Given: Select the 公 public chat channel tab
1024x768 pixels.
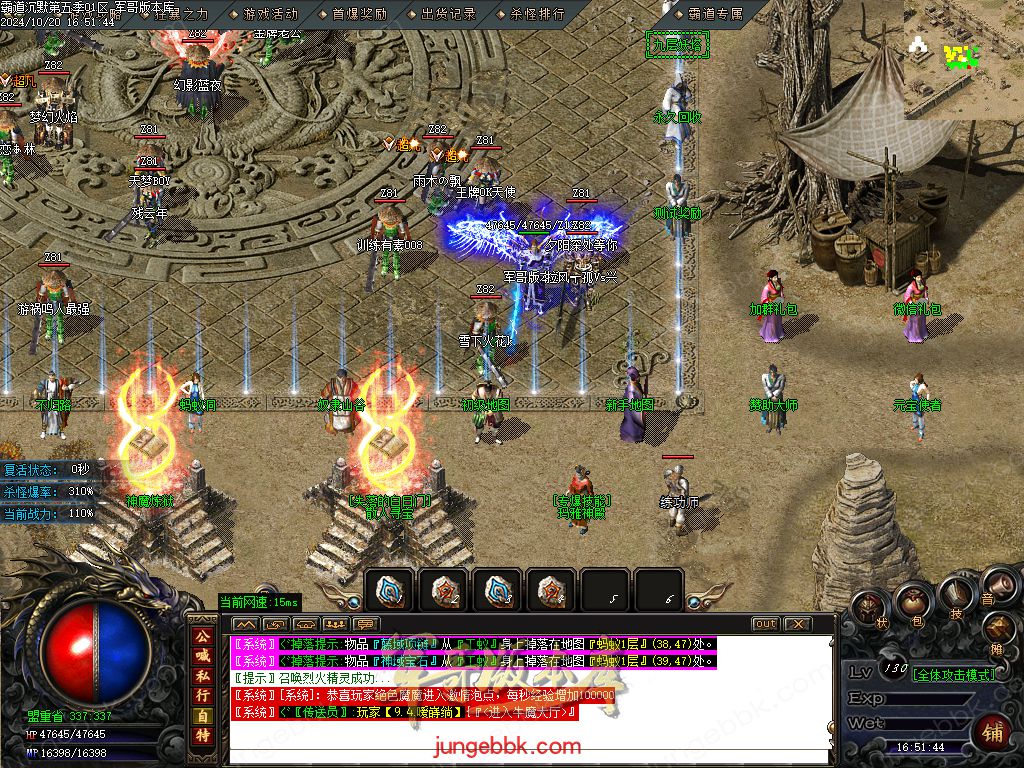Looking at the screenshot, I should click(x=203, y=637).
